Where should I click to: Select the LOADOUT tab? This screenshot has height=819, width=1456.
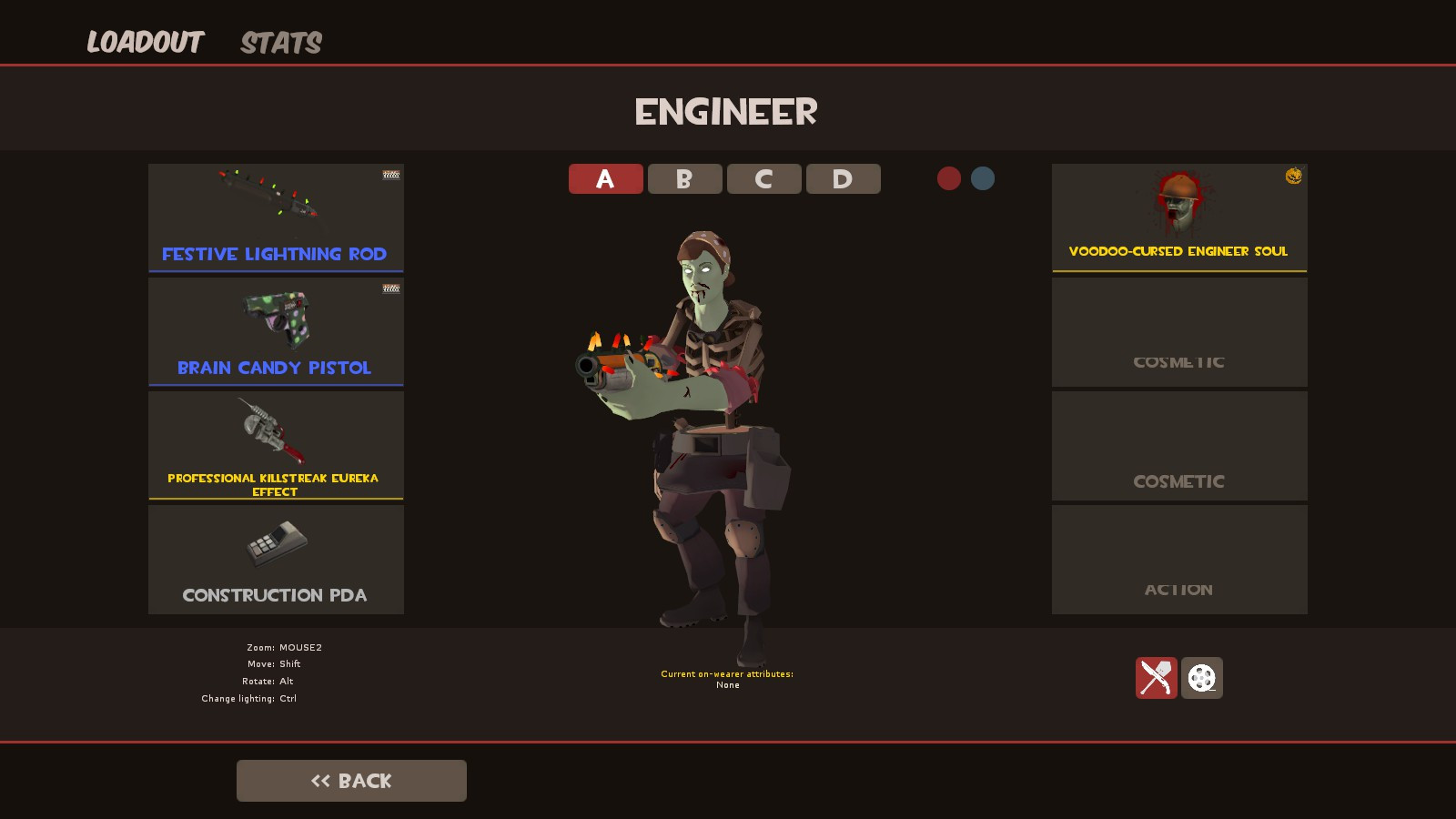(146, 40)
